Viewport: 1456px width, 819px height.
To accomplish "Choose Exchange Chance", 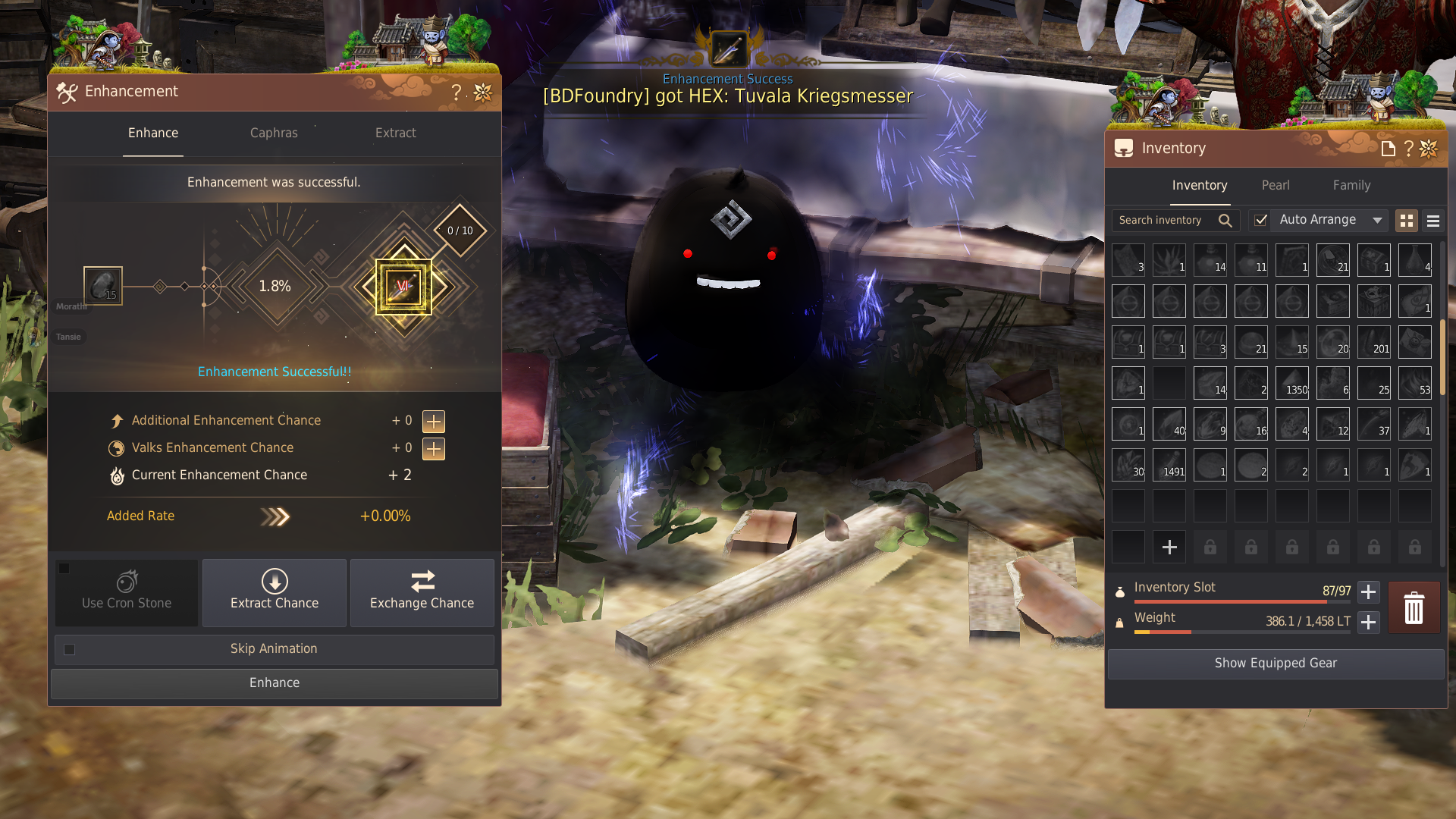I will 422,591.
